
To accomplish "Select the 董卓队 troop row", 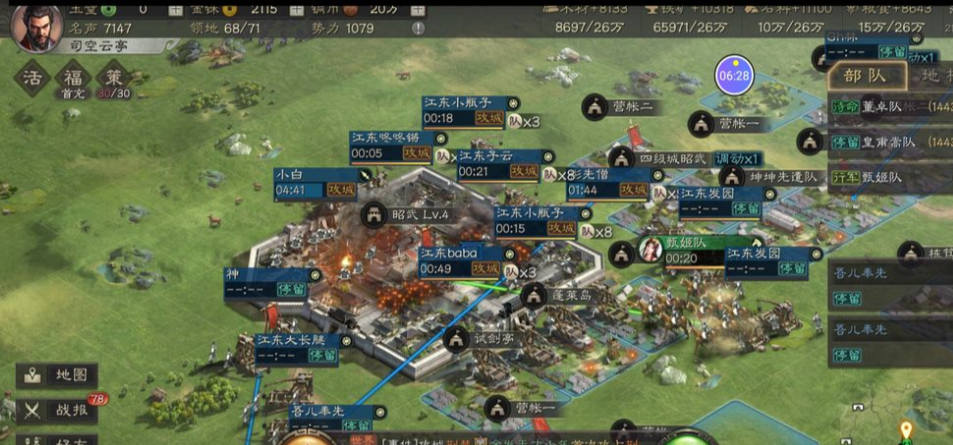I will (x=890, y=106).
